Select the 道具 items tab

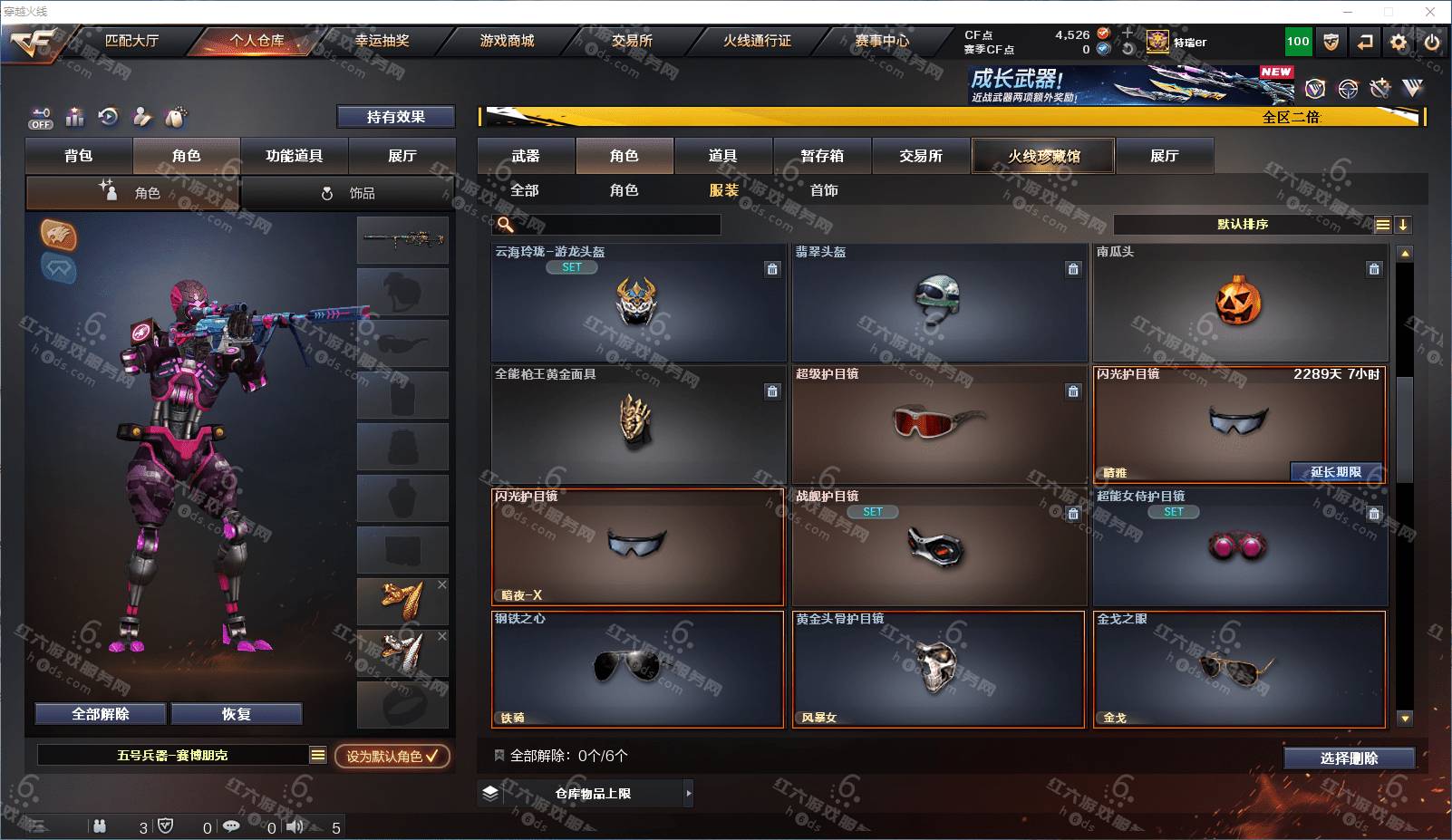722,156
